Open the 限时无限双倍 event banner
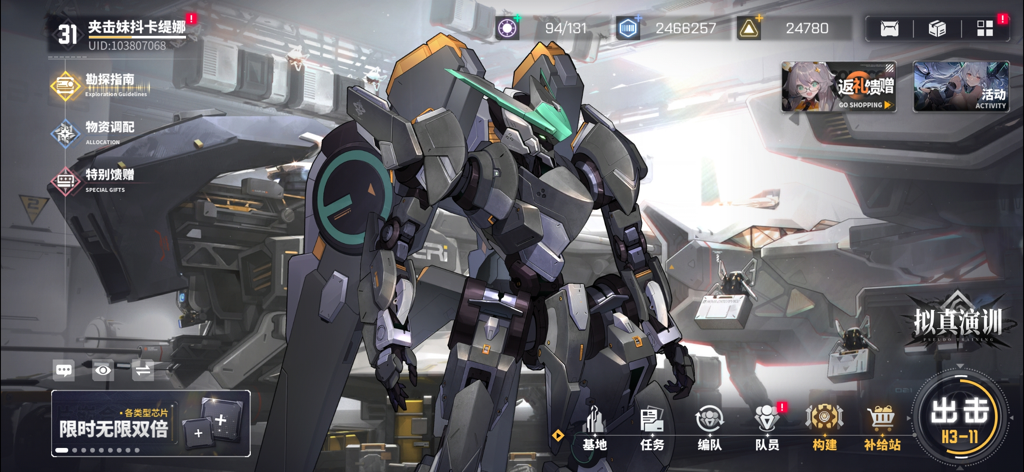This screenshot has width=1024, height=472. point(150,422)
